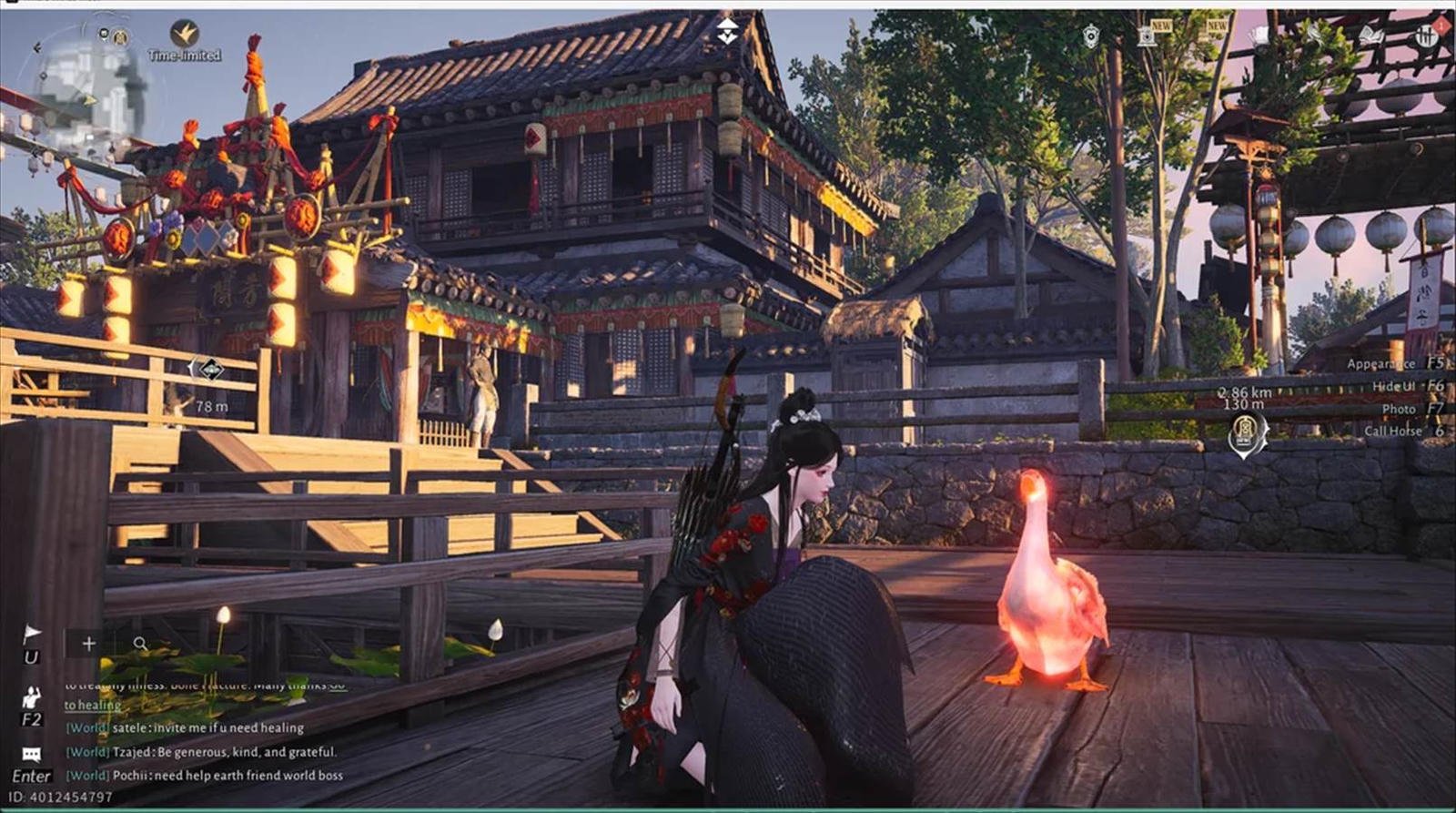Click the camera icon marked NEW
This screenshot has height=813, width=1456.
pyautogui.click(x=1147, y=36)
